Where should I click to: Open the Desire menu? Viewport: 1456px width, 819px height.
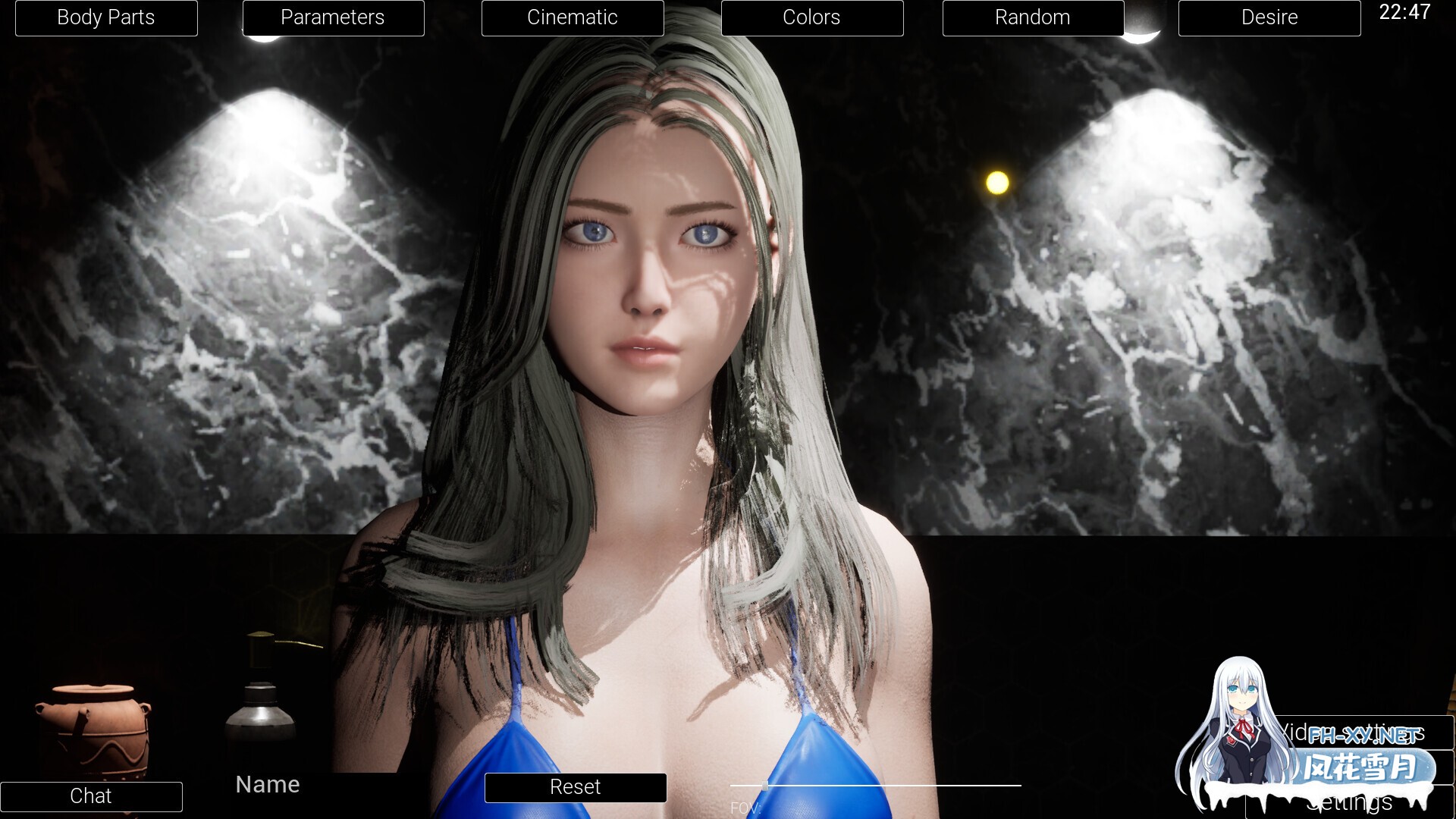click(x=1269, y=17)
